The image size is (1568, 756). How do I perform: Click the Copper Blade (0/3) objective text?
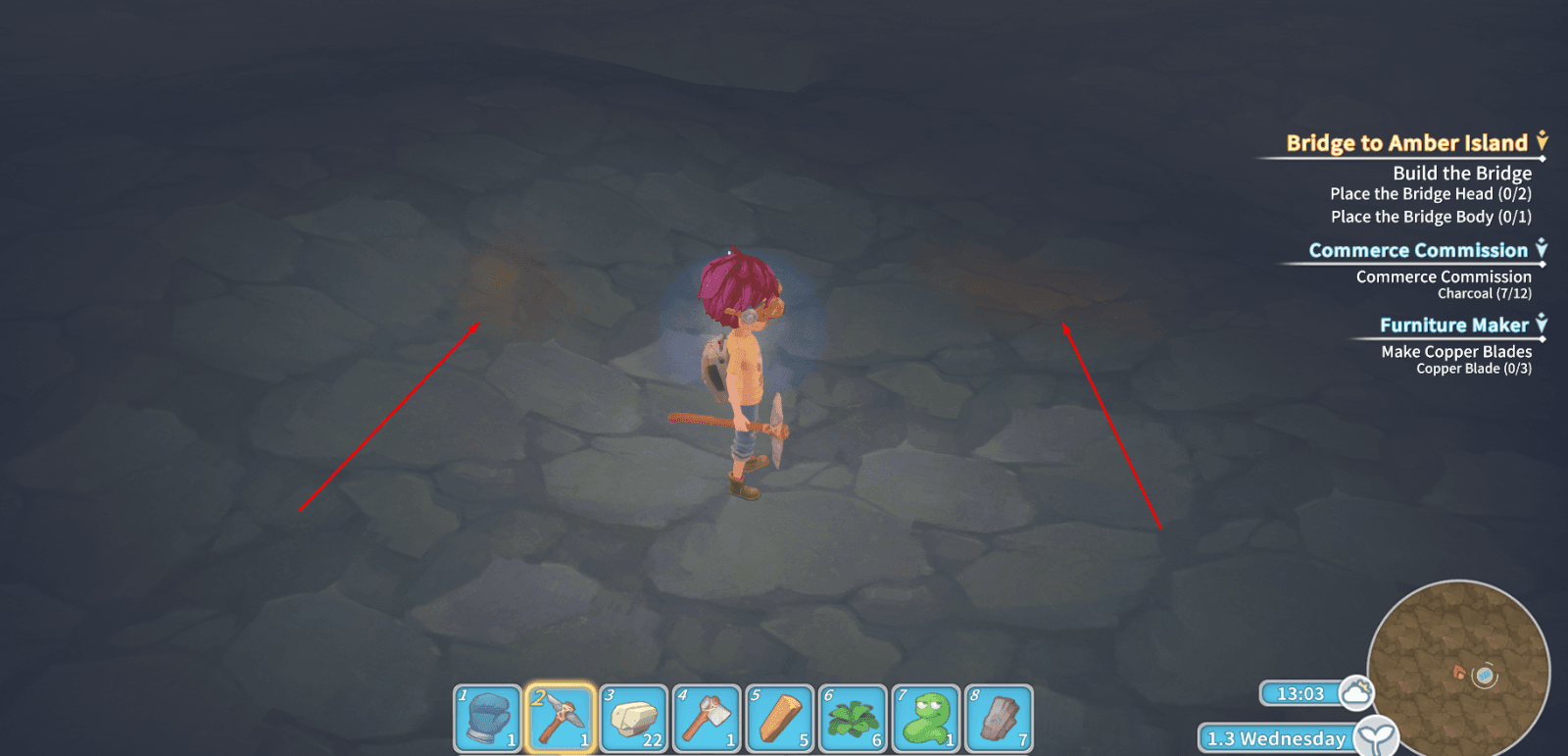(x=1475, y=370)
